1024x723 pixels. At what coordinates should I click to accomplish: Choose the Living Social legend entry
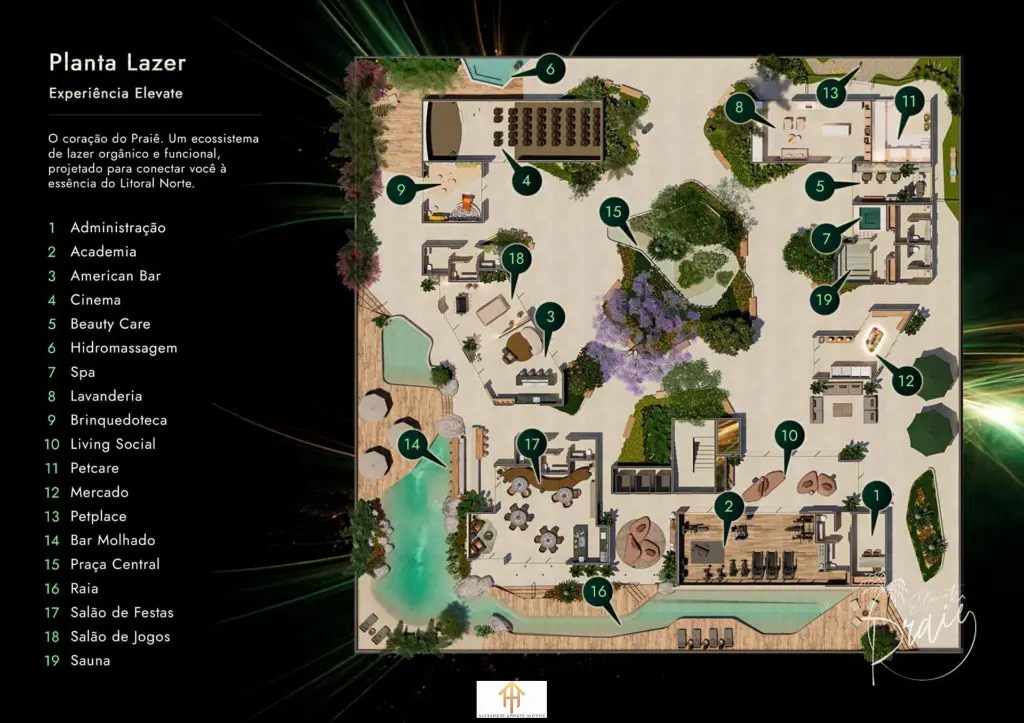pyautogui.click(x=112, y=444)
